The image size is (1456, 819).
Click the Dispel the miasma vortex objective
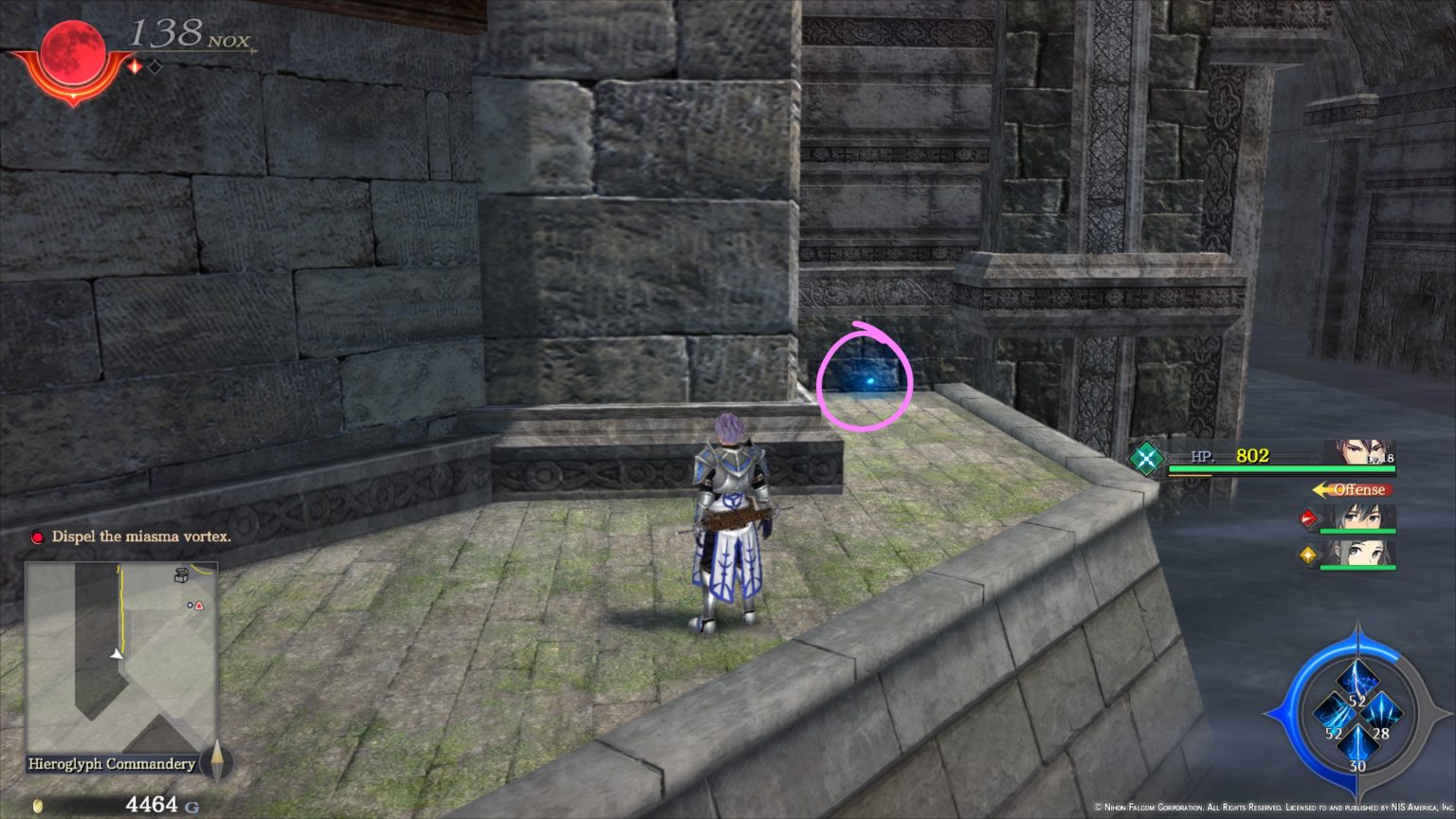tap(142, 537)
